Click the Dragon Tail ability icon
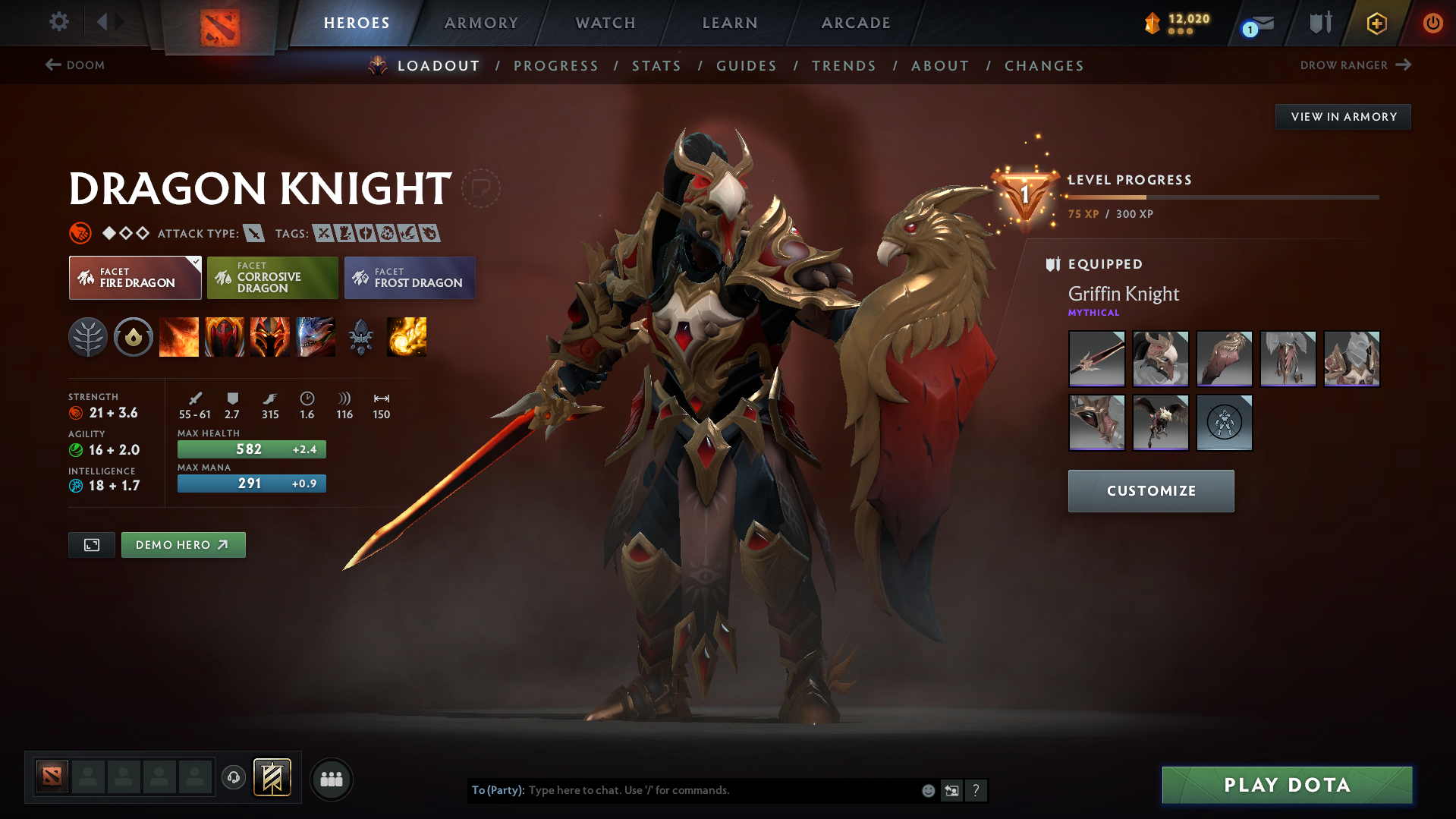Screen dimensions: 1456x819 (225, 337)
